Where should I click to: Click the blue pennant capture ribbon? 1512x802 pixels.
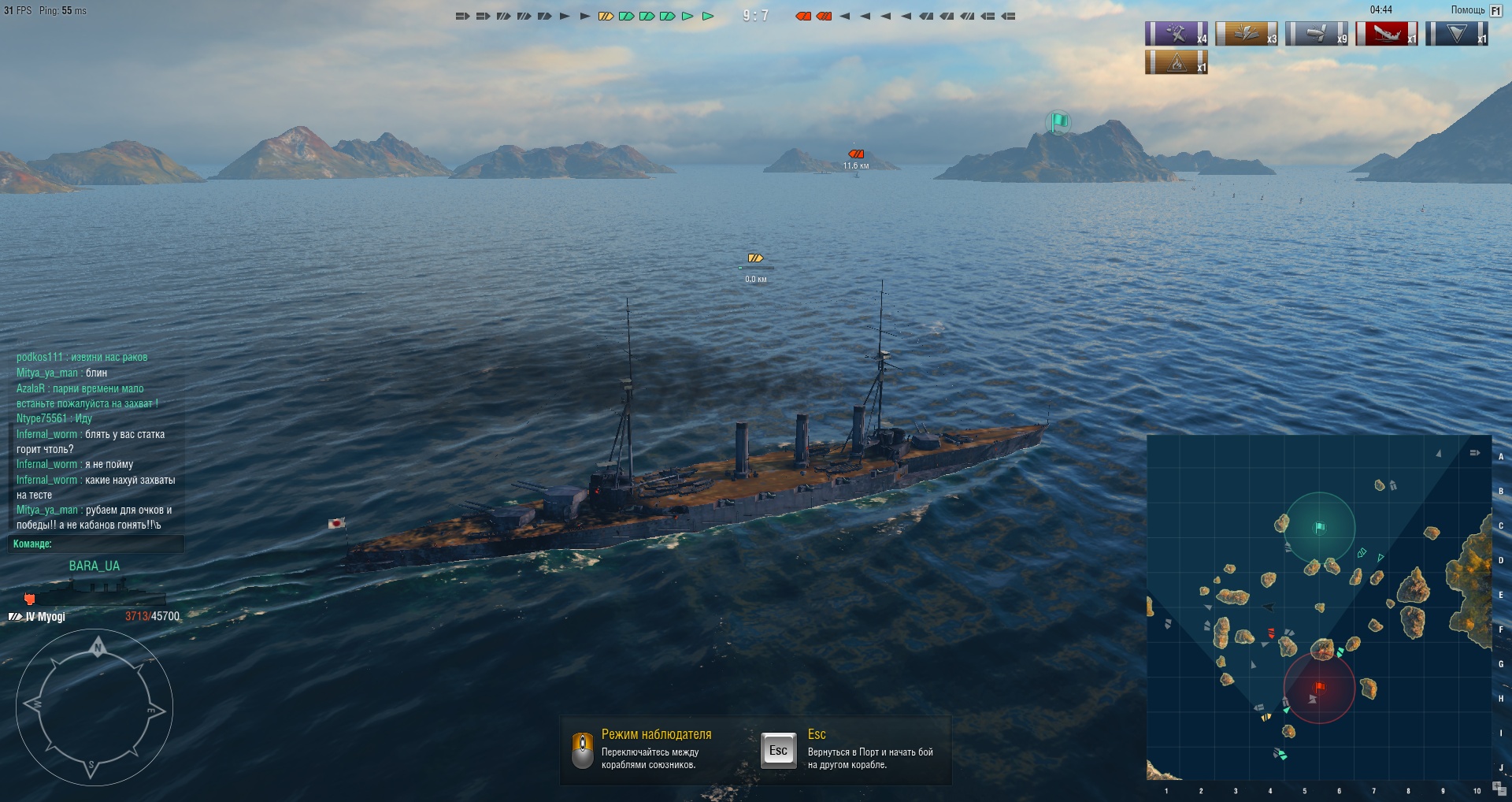tap(1456, 34)
